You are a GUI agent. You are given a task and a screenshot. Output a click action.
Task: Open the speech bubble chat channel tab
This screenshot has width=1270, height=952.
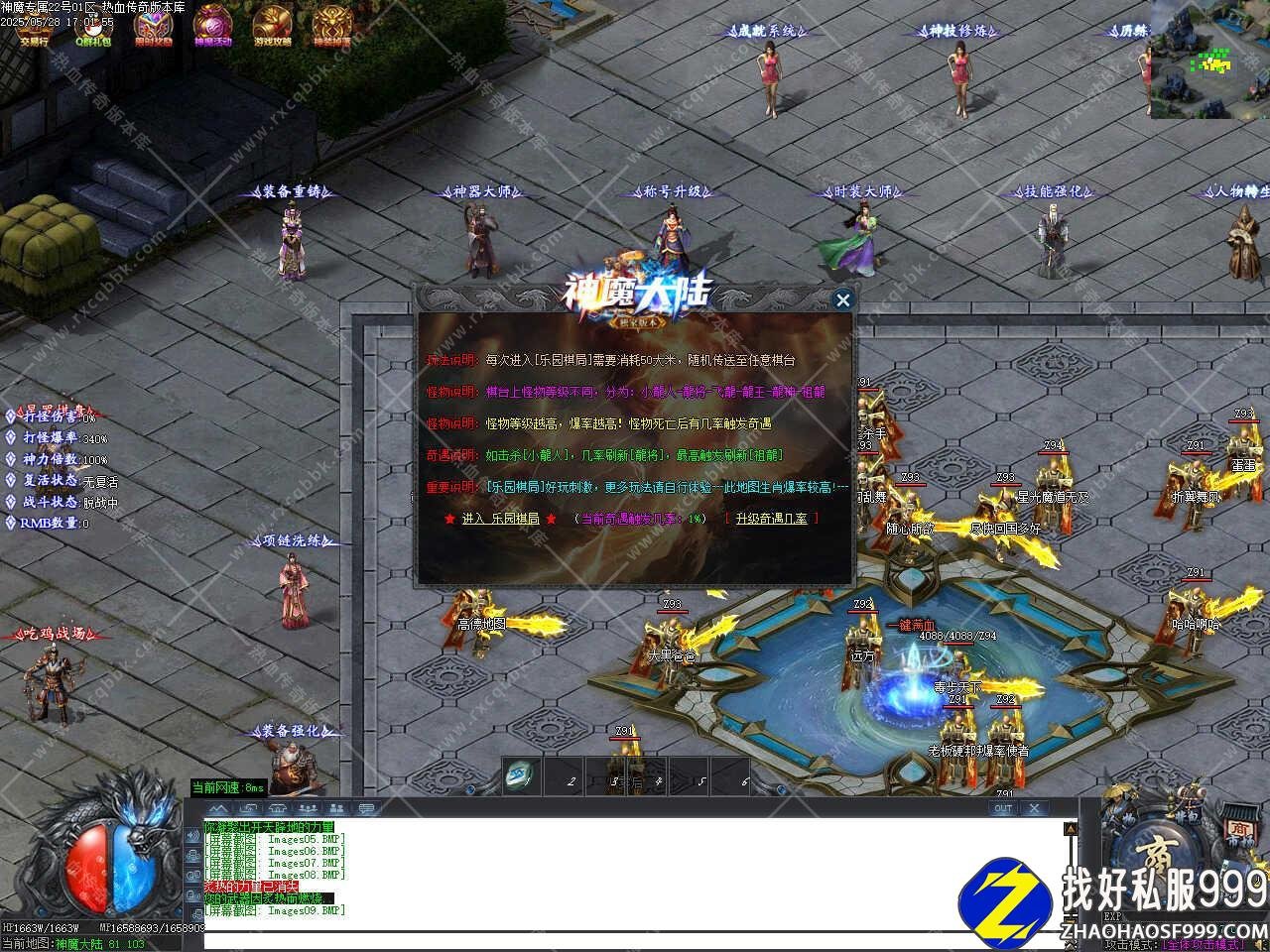pos(366,808)
